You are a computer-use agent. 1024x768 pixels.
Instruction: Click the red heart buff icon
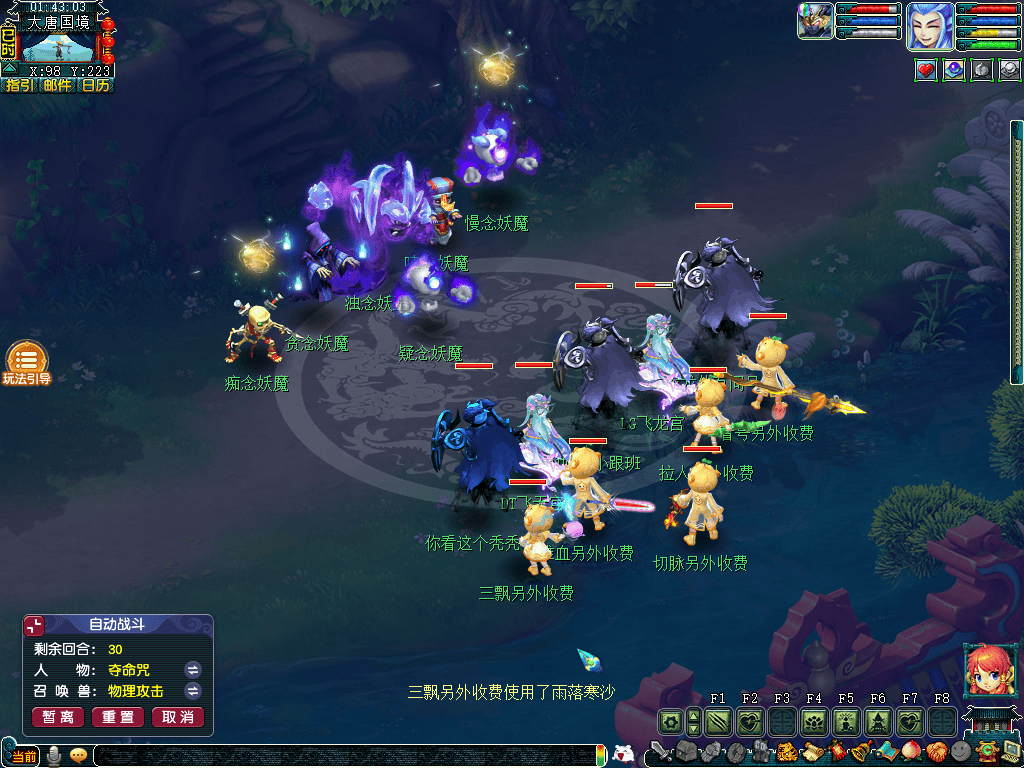pos(926,70)
